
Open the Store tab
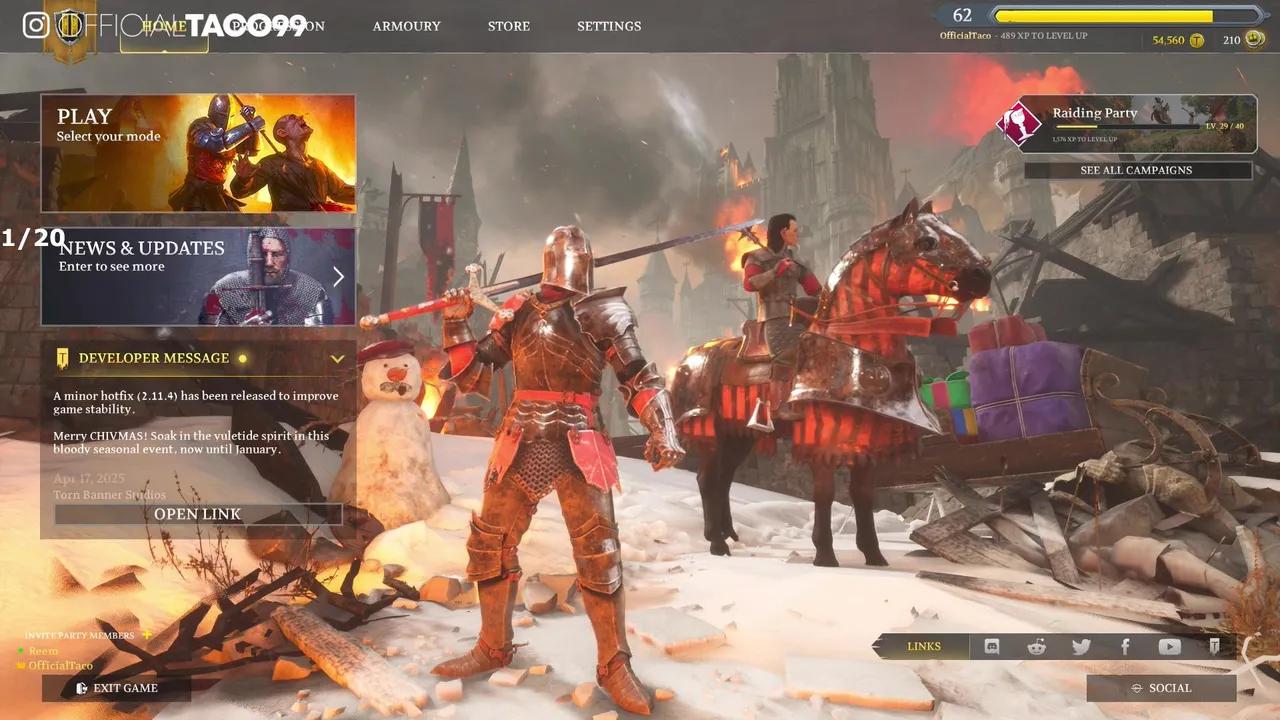click(508, 26)
